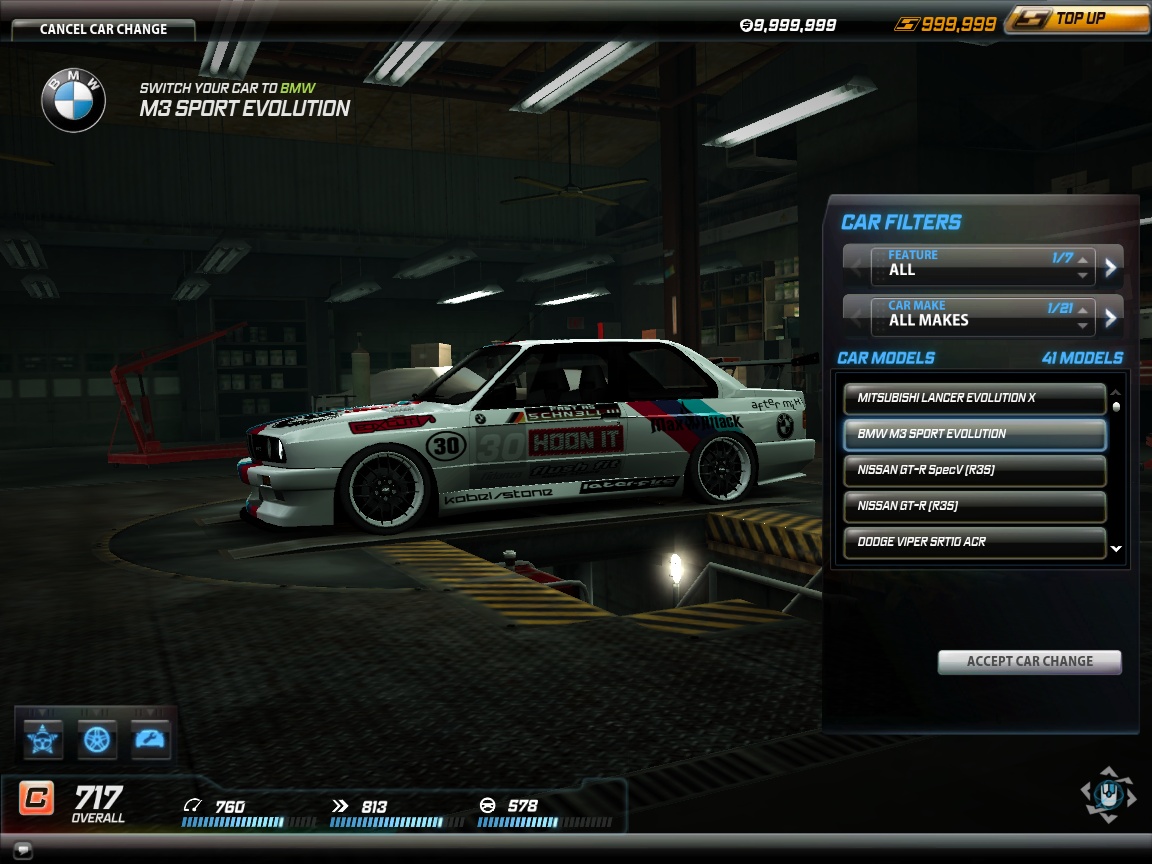Advance the Car Make filter with its right arrow
The image size is (1152, 864).
[1111, 317]
